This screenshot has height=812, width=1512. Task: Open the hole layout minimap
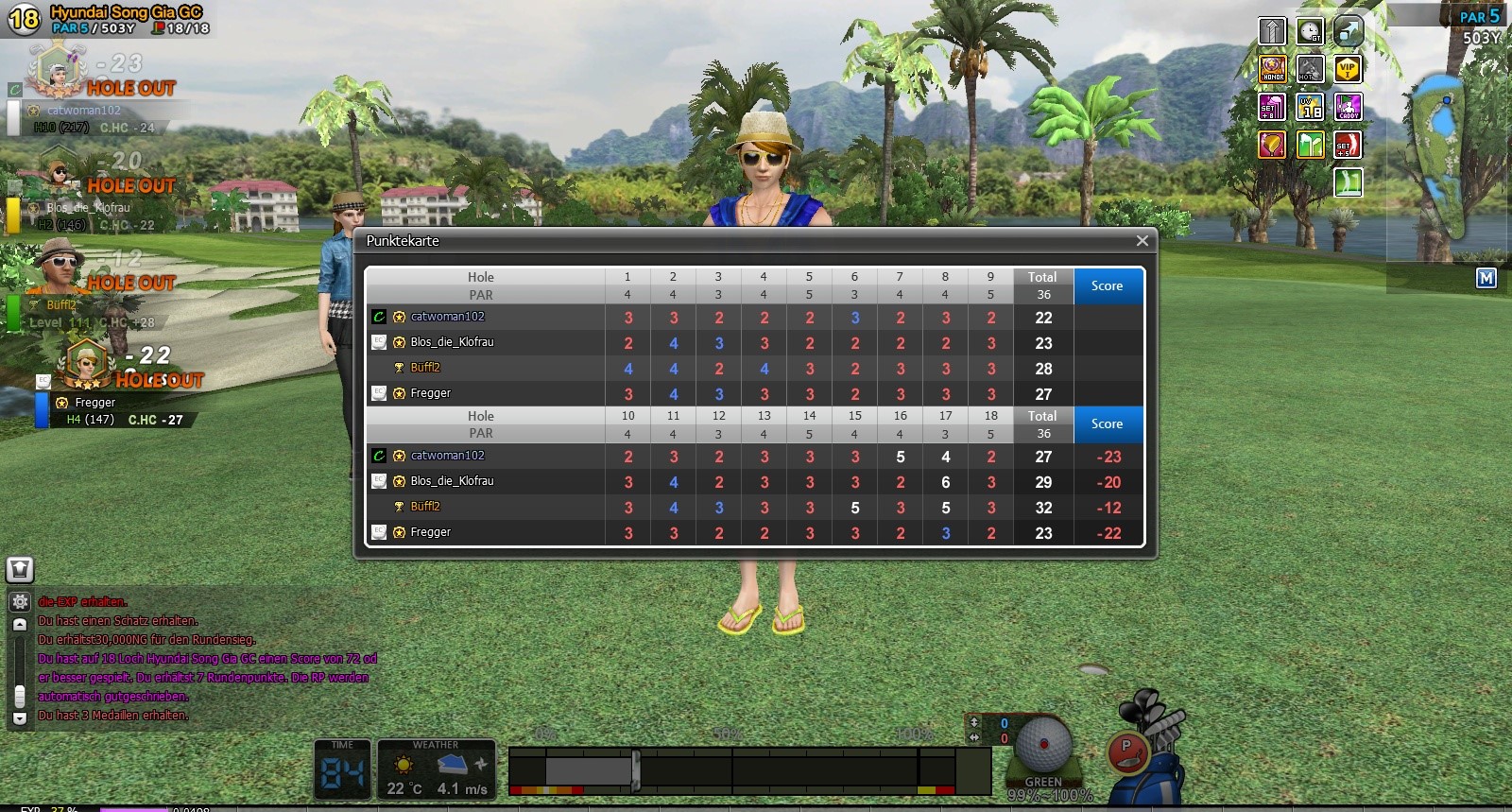pyautogui.click(x=1444, y=161)
